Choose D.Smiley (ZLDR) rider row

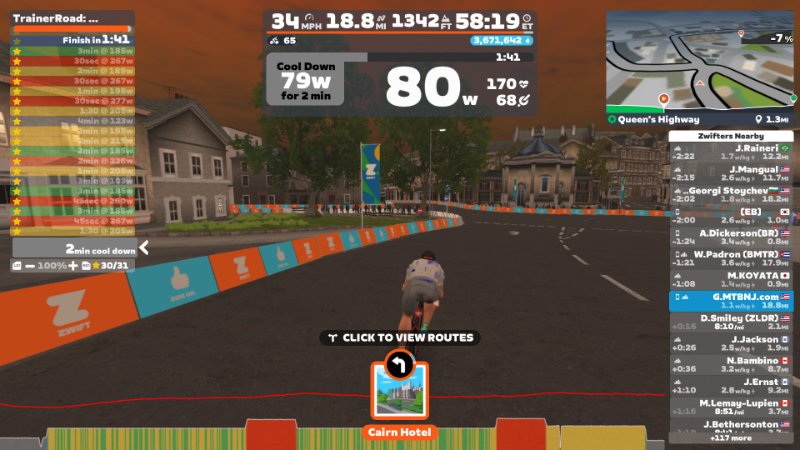(x=732, y=322)
